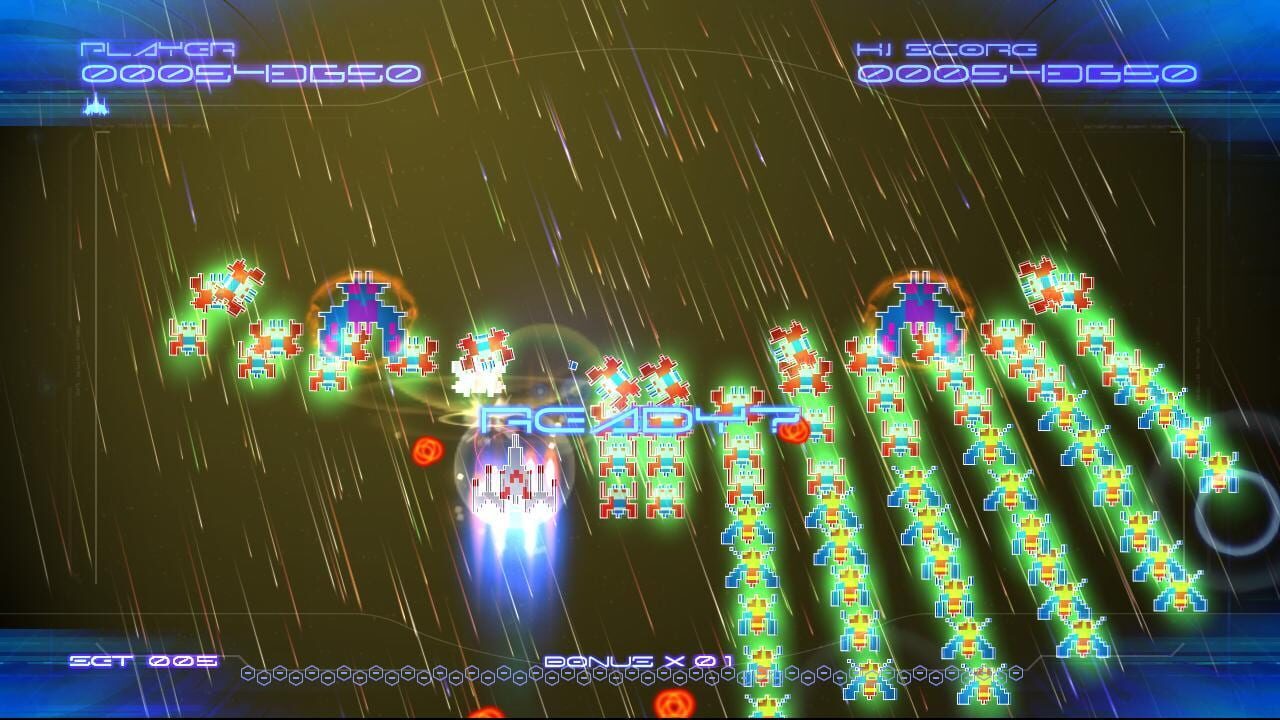
Task: Select the large boss alien near top right
Action: 920,310
